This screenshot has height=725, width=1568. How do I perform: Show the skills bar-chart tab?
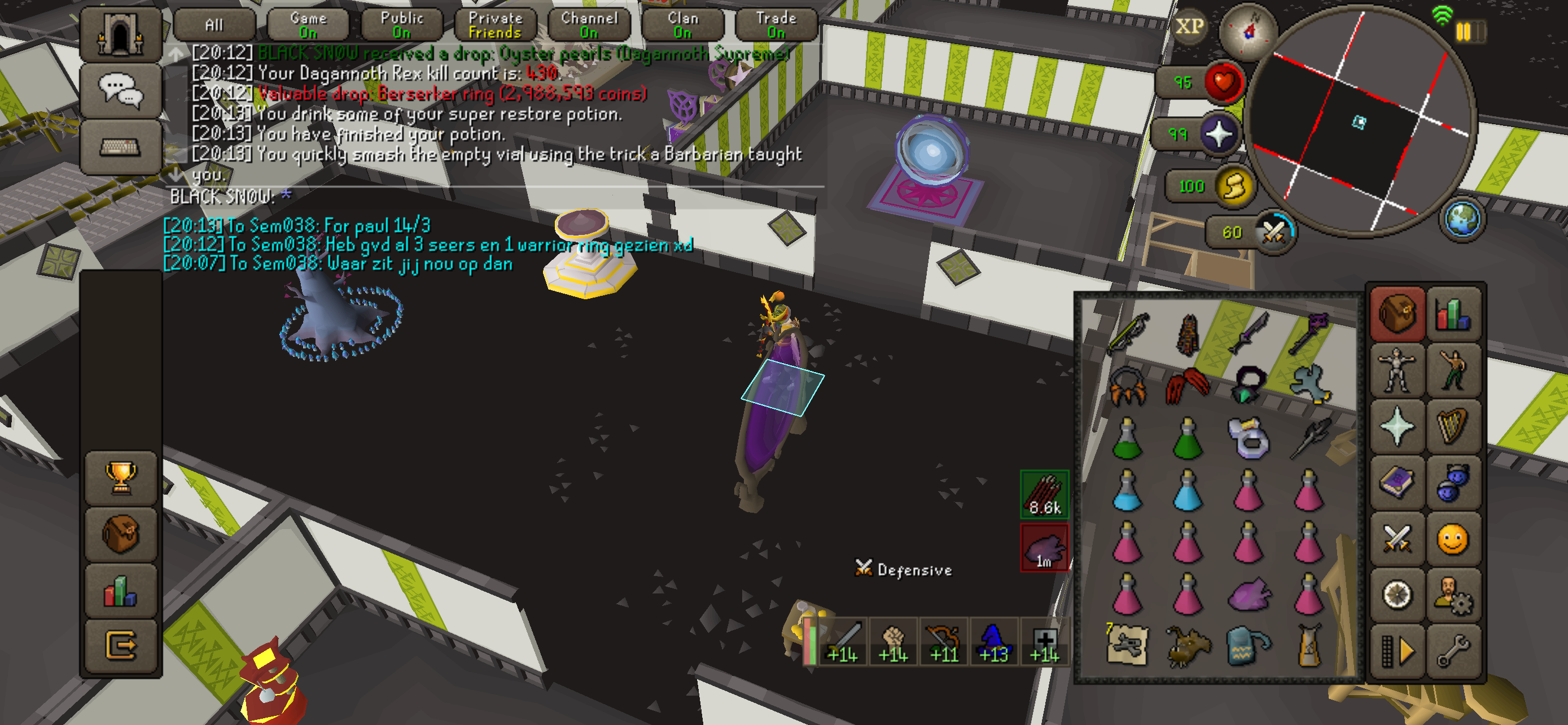click(1453, 314)
